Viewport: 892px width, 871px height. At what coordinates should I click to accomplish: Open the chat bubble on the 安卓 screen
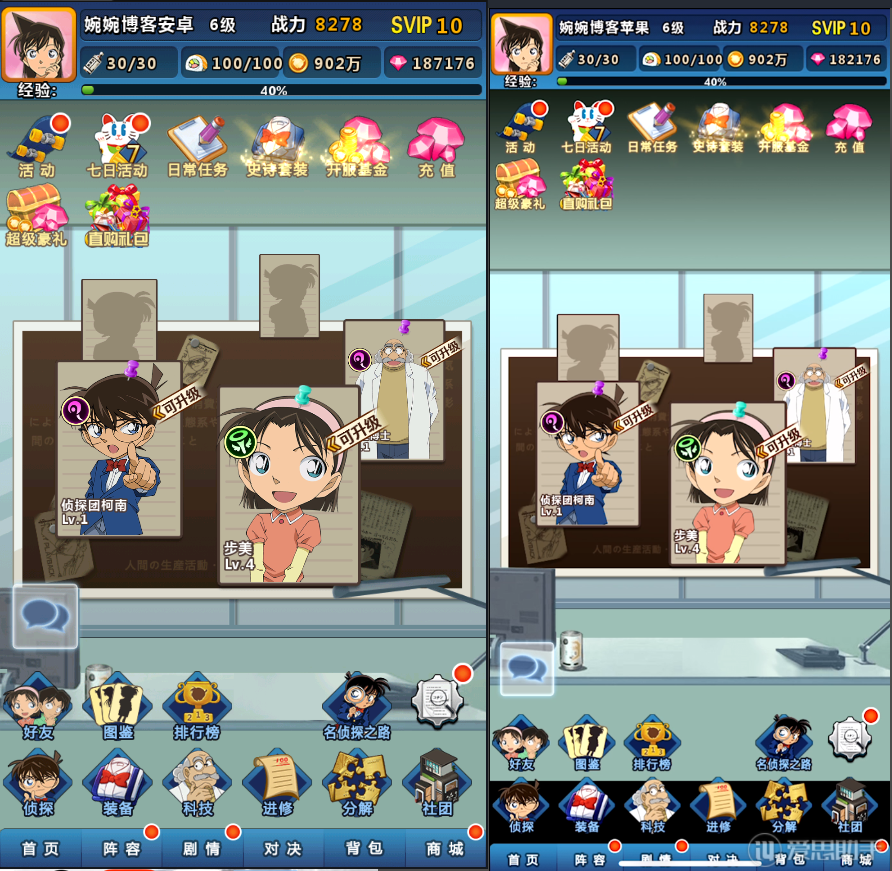point(45,616)
